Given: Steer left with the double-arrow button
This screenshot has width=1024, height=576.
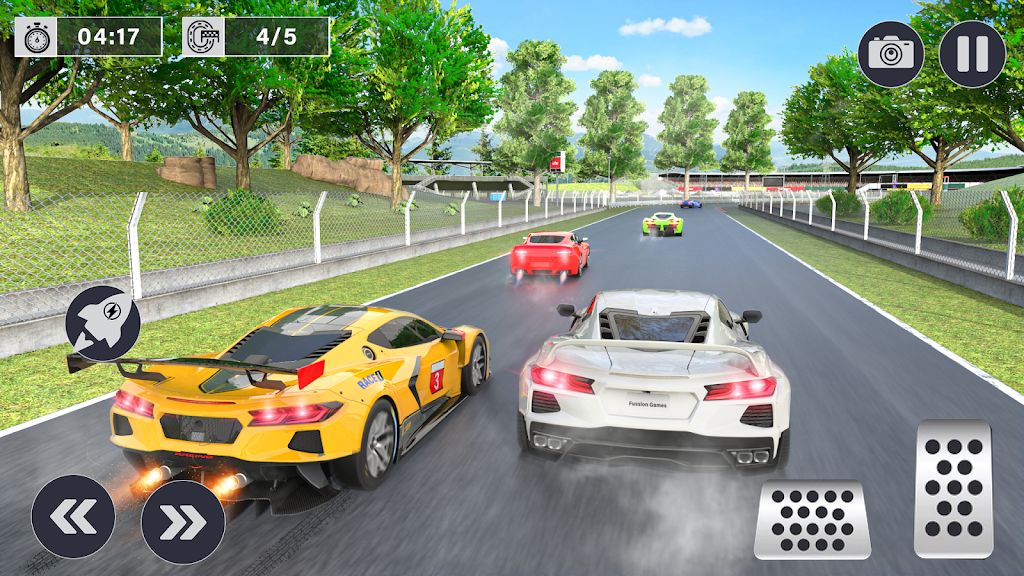Looking at the screenshot, I should point(73,516).
